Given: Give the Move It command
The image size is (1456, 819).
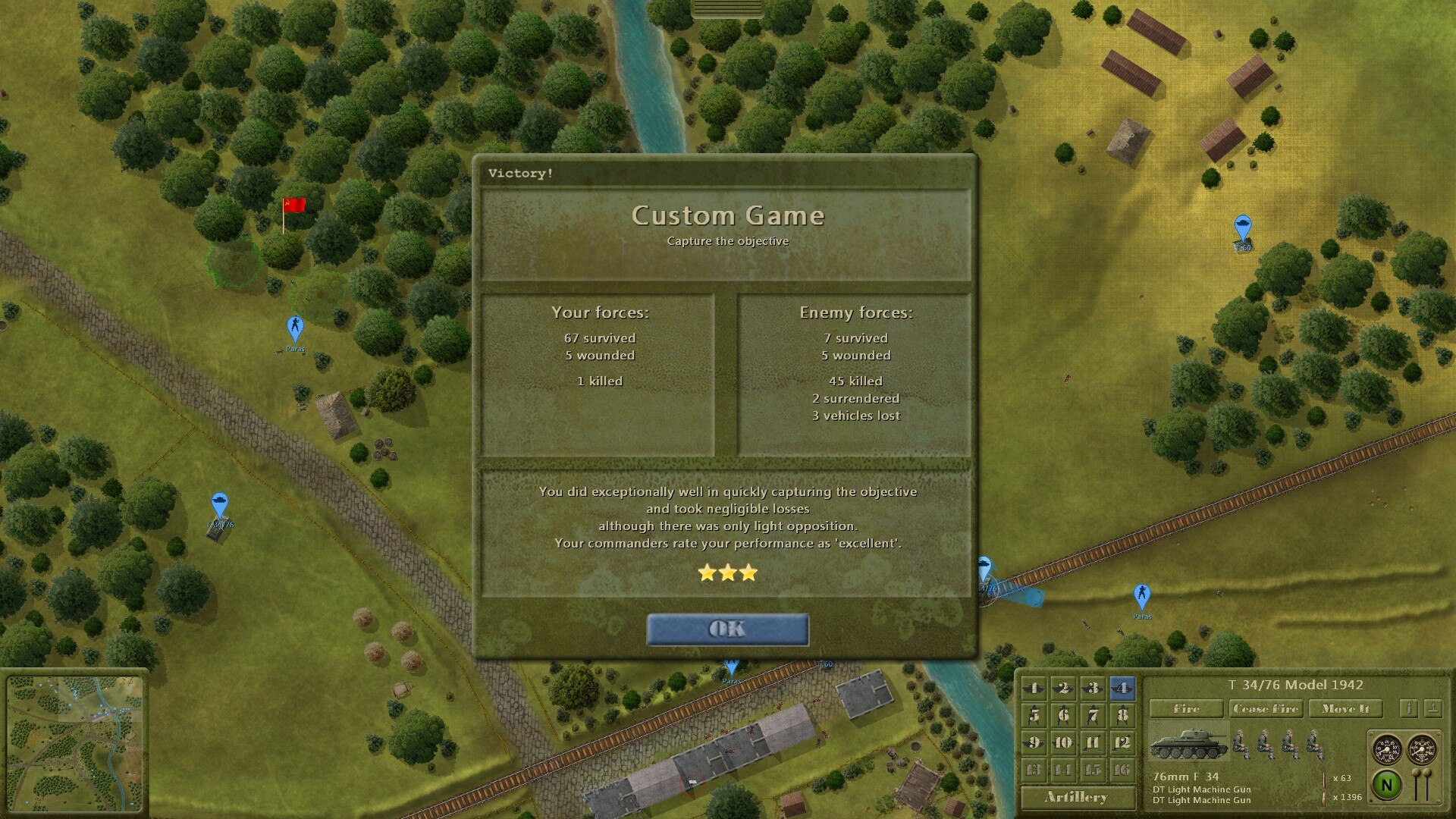Looking at the screenshot, I should coord(1345,708).
